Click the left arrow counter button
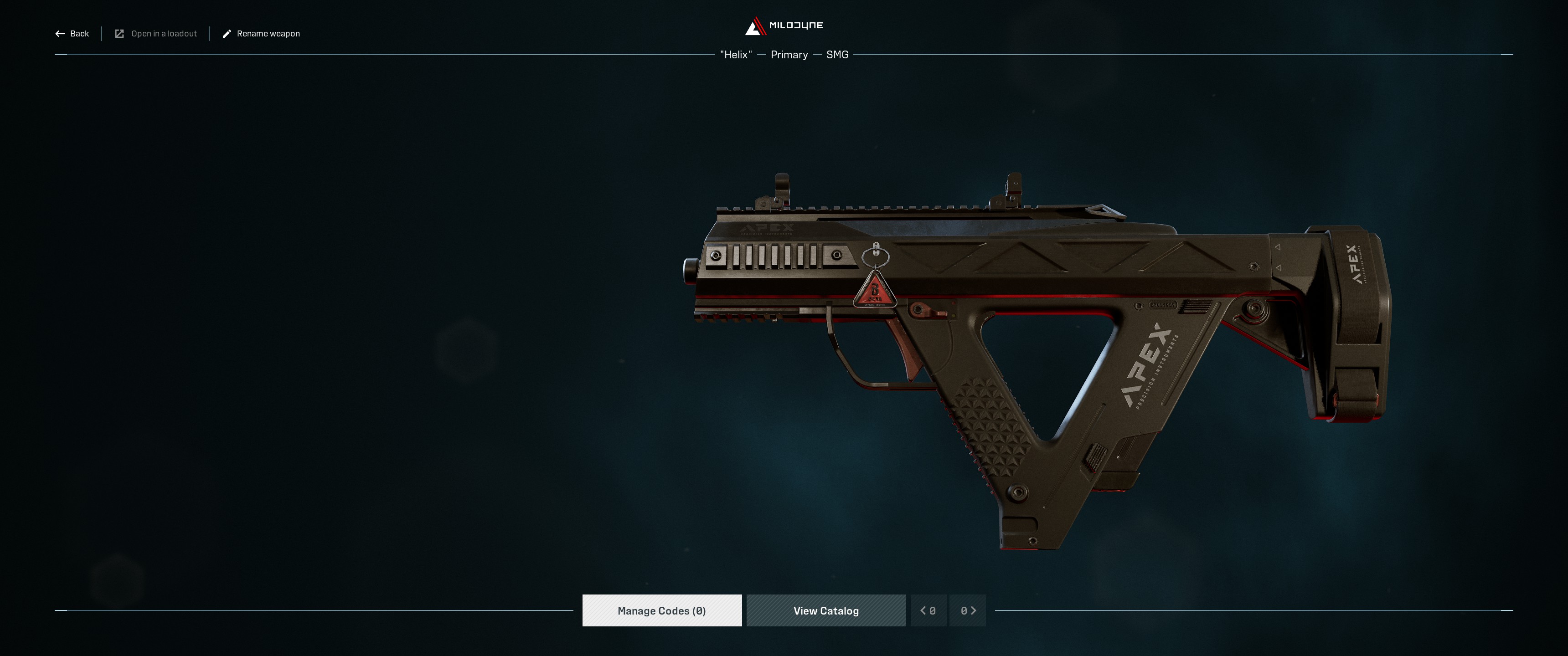This screenshot has height=656, width=1568. 928,610
